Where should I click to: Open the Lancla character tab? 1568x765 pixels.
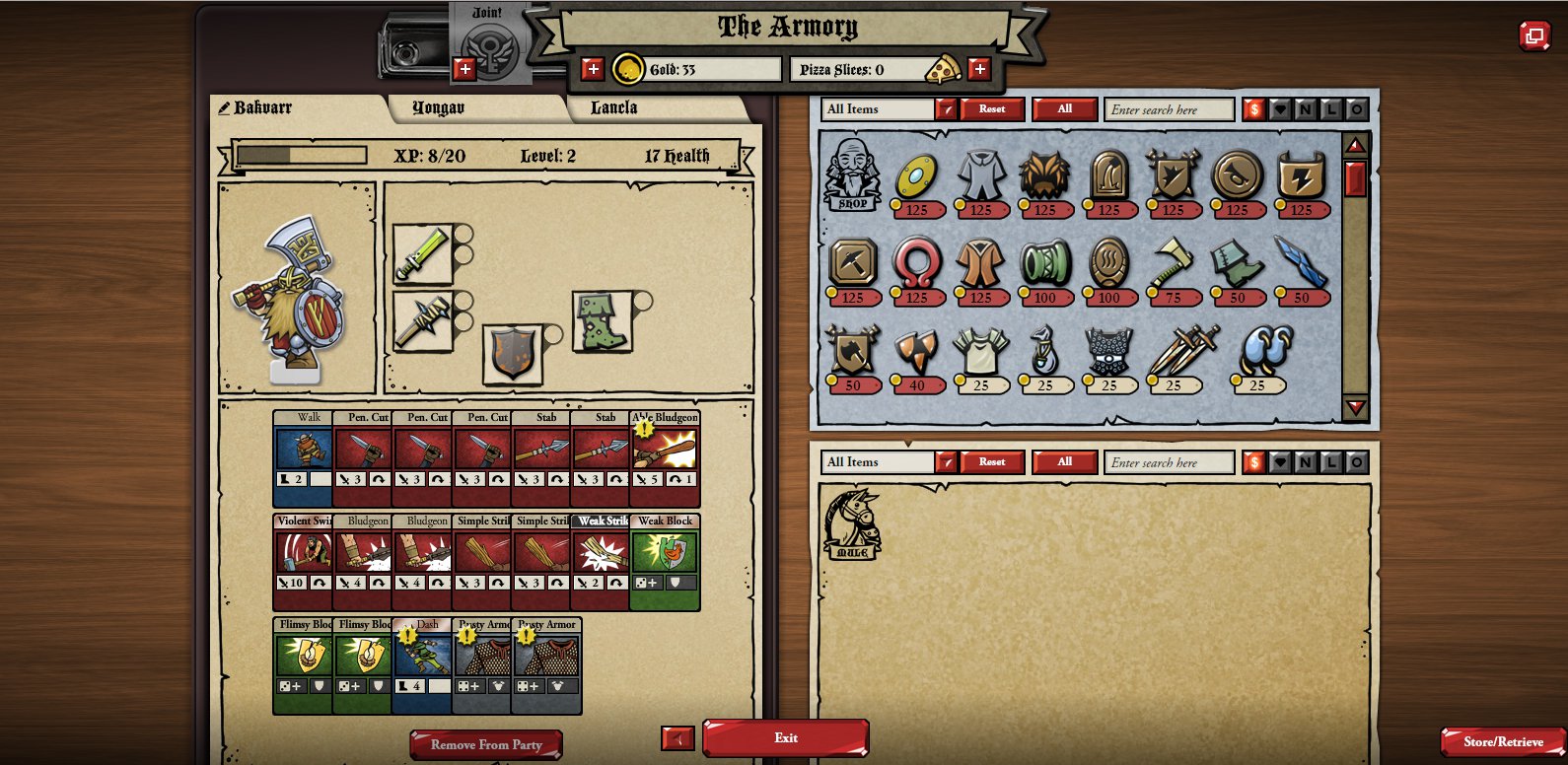pyautogui.click(x=613, y=107)
